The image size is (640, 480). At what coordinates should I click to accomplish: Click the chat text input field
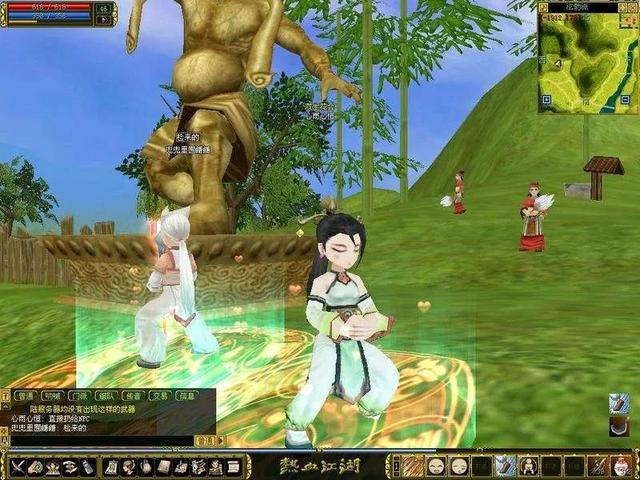(100, 440)
